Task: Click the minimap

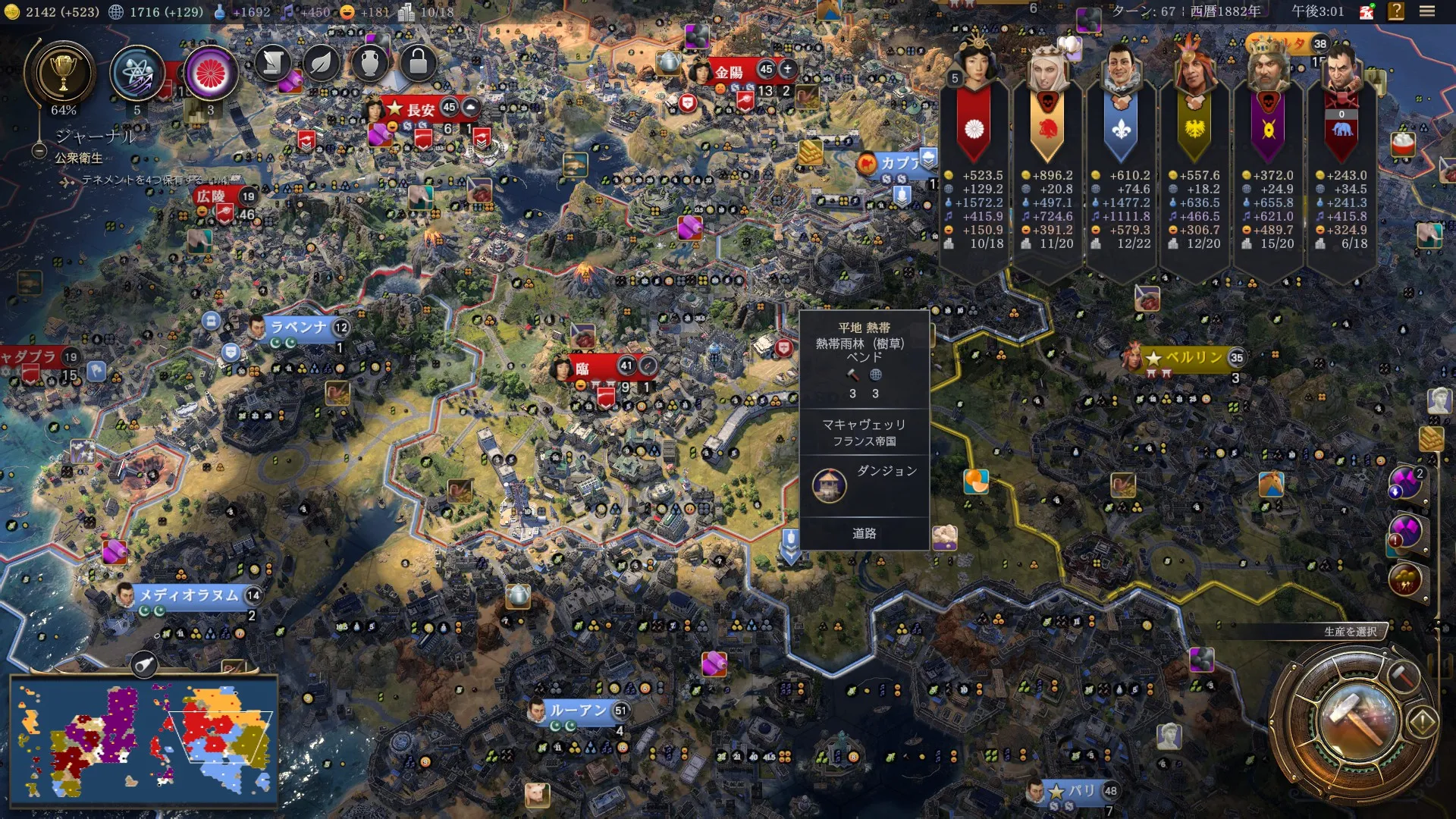Action: click(144, 741)
